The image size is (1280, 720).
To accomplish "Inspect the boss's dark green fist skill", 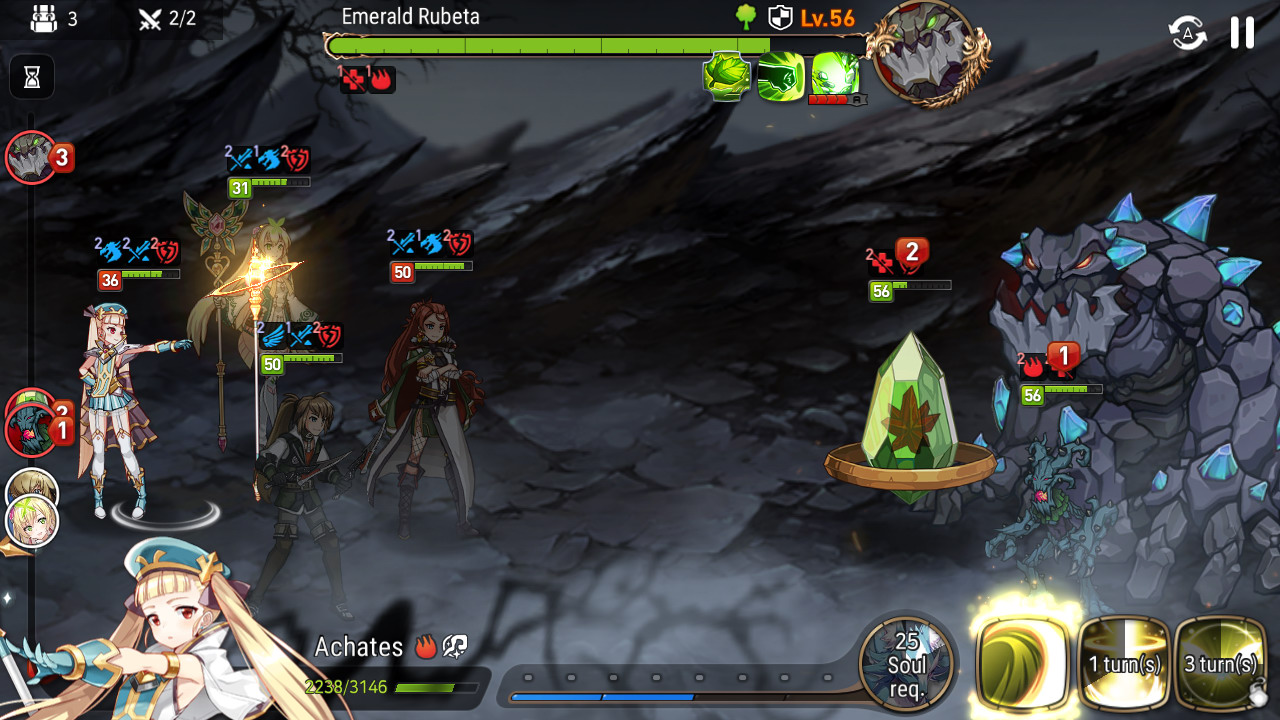I will coord(781,77).
